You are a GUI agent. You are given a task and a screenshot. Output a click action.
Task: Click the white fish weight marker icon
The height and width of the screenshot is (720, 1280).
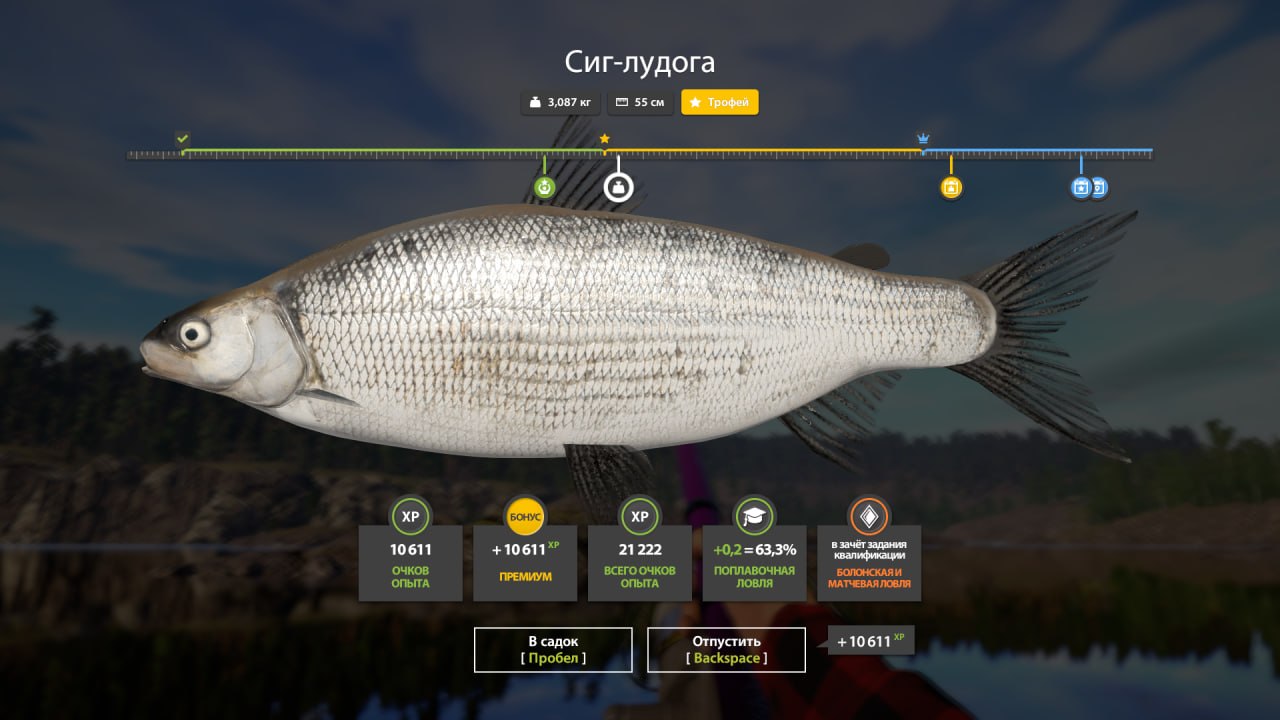tap(618, 186)
